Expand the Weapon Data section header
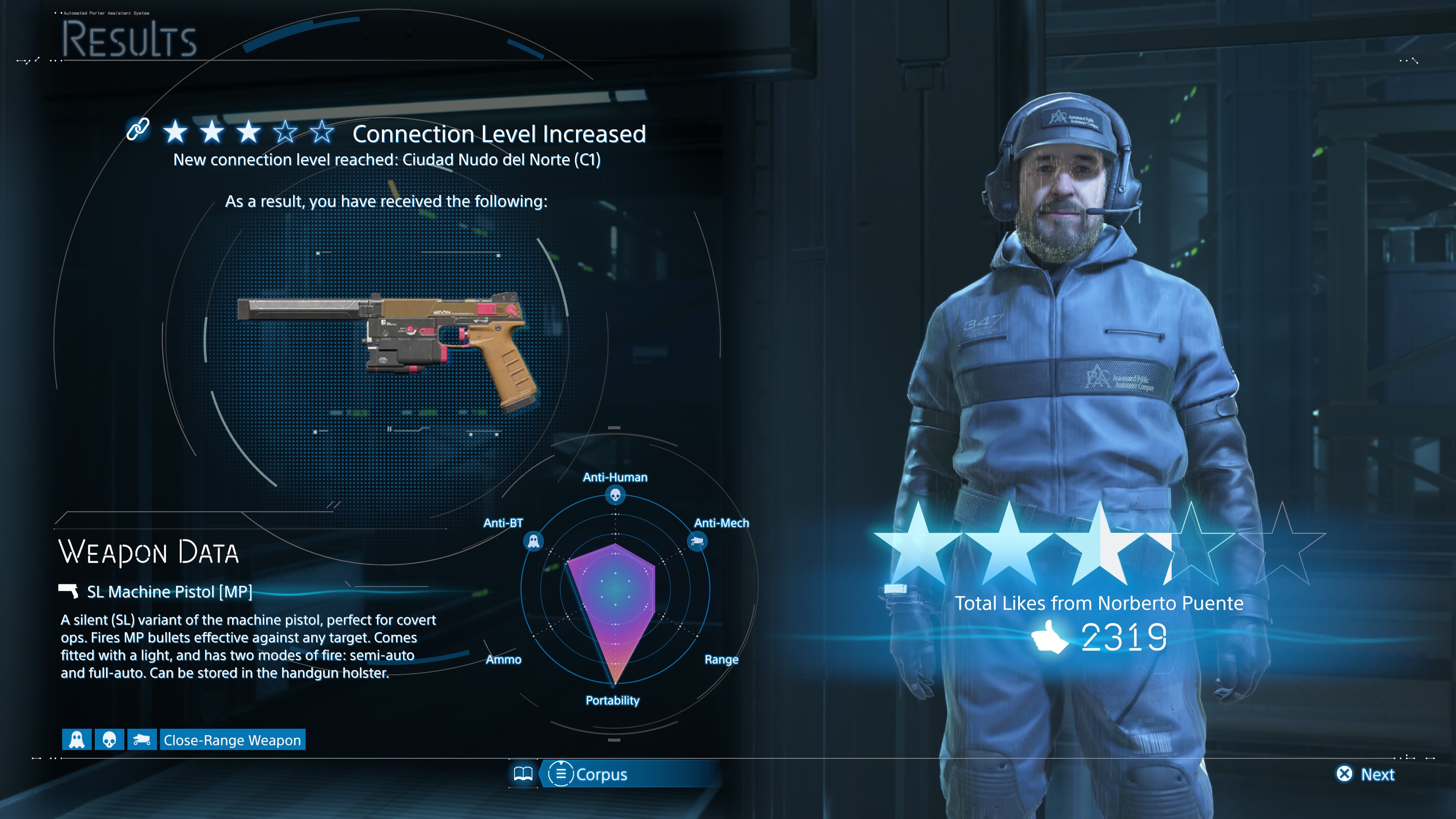This screenshot has height=819, width=1456. tap(149, 552)
